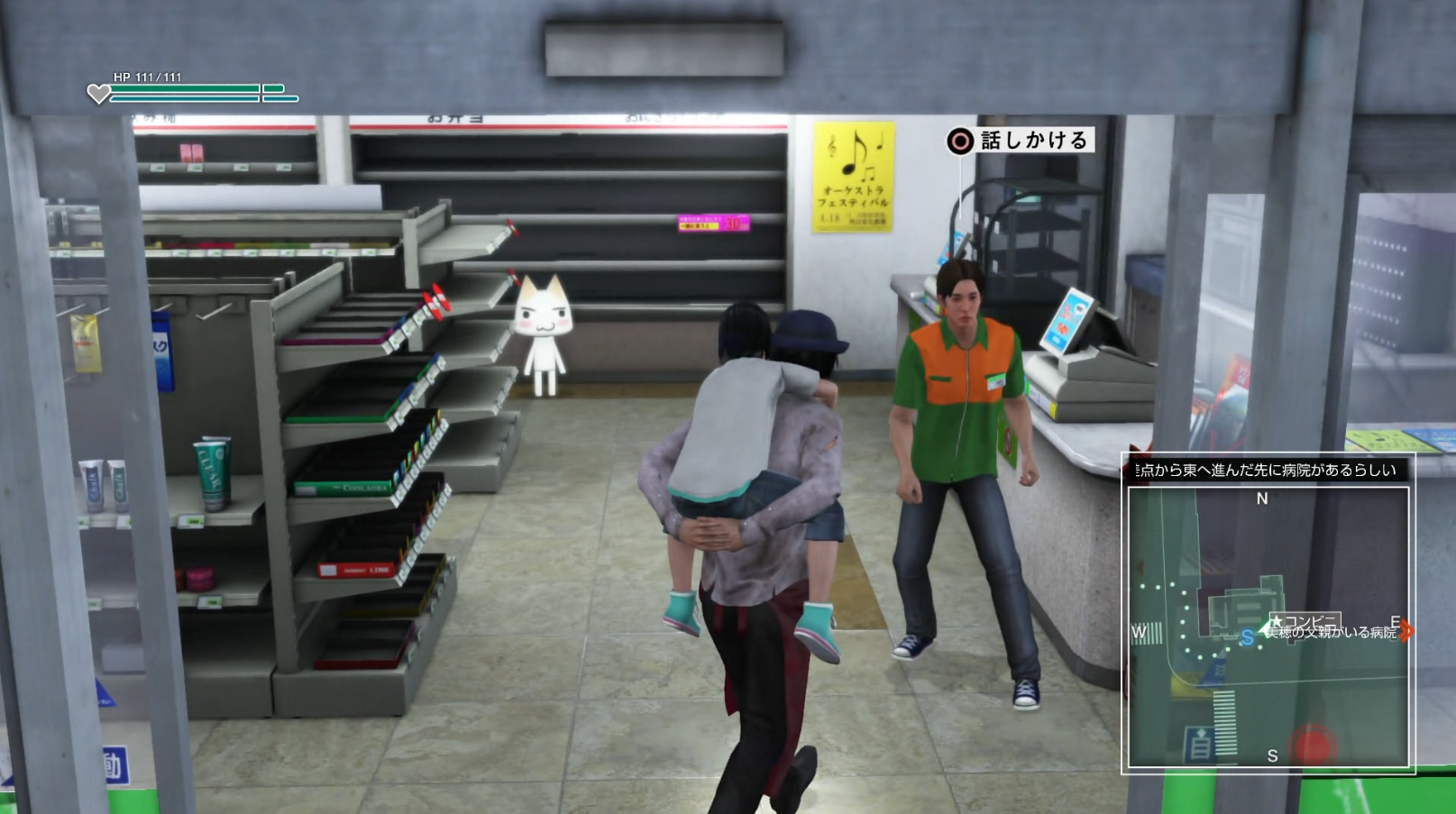This screenshot has width=1456, height=814.
Task: Click the blue S save point marker on minimap
Action: (1247, 636)
